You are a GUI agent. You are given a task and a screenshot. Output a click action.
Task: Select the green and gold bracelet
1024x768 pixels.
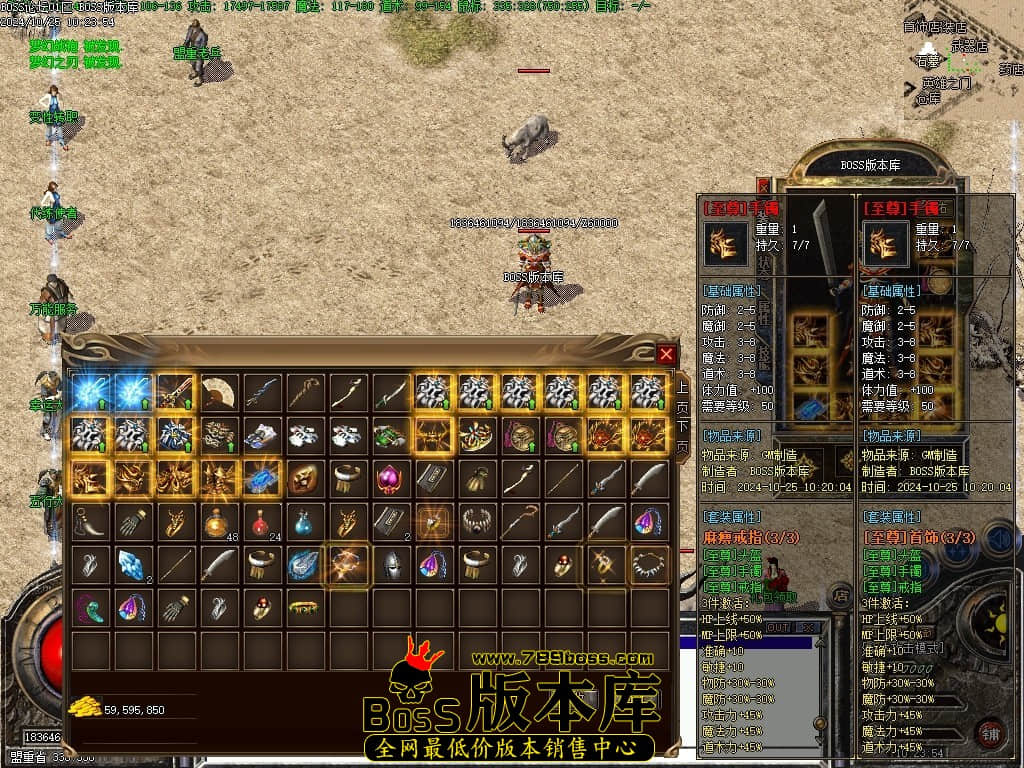[305, 607]
